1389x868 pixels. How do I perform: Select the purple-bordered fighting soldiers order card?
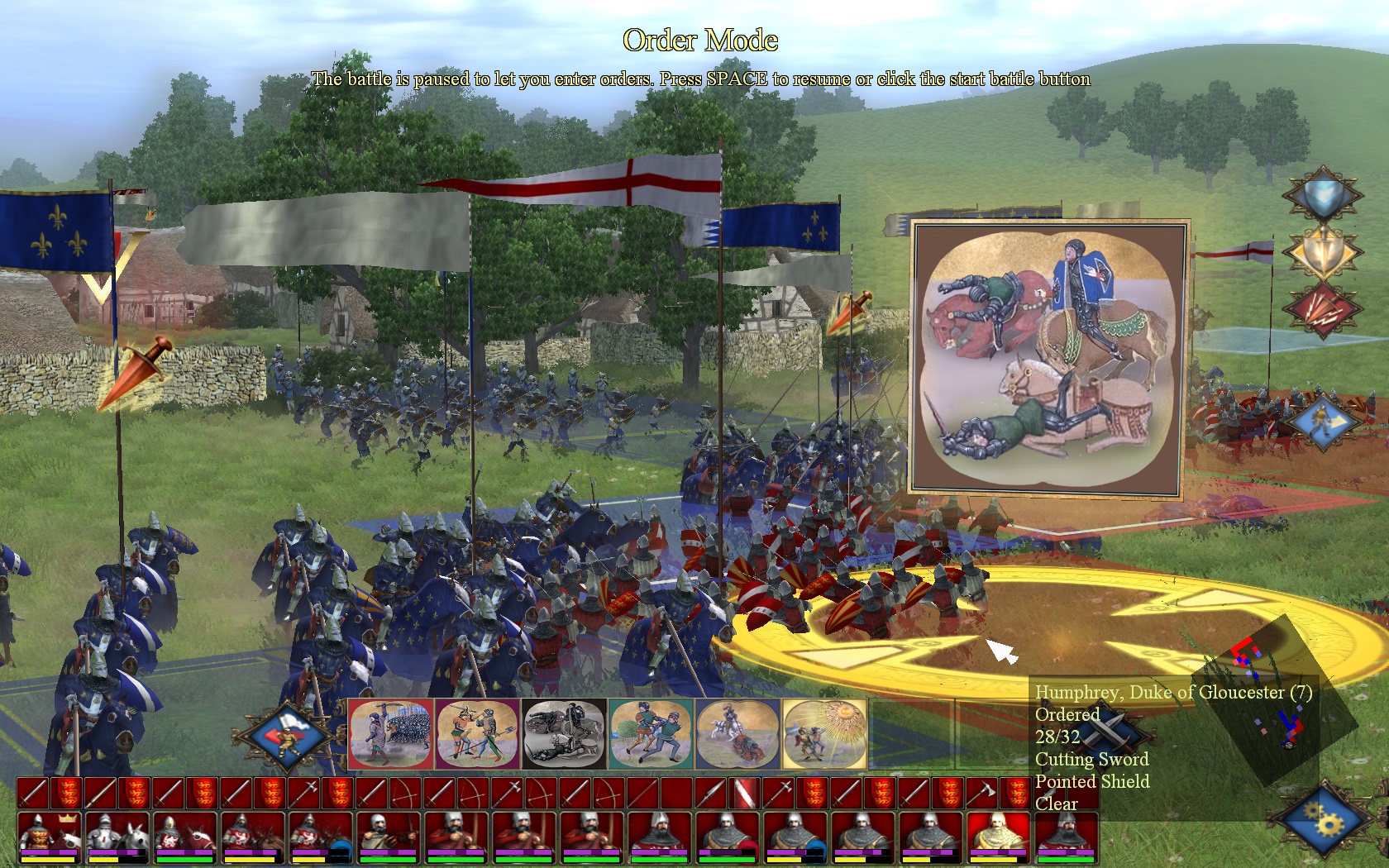(x=477, y=733)
